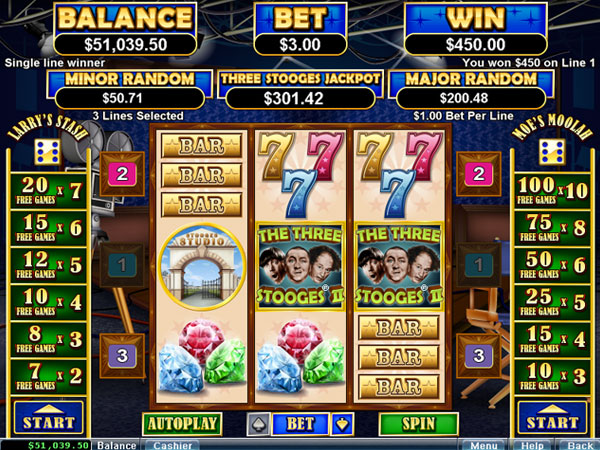600x450 pixels.
Task: Show the Help screen
Action: [532, 444]
